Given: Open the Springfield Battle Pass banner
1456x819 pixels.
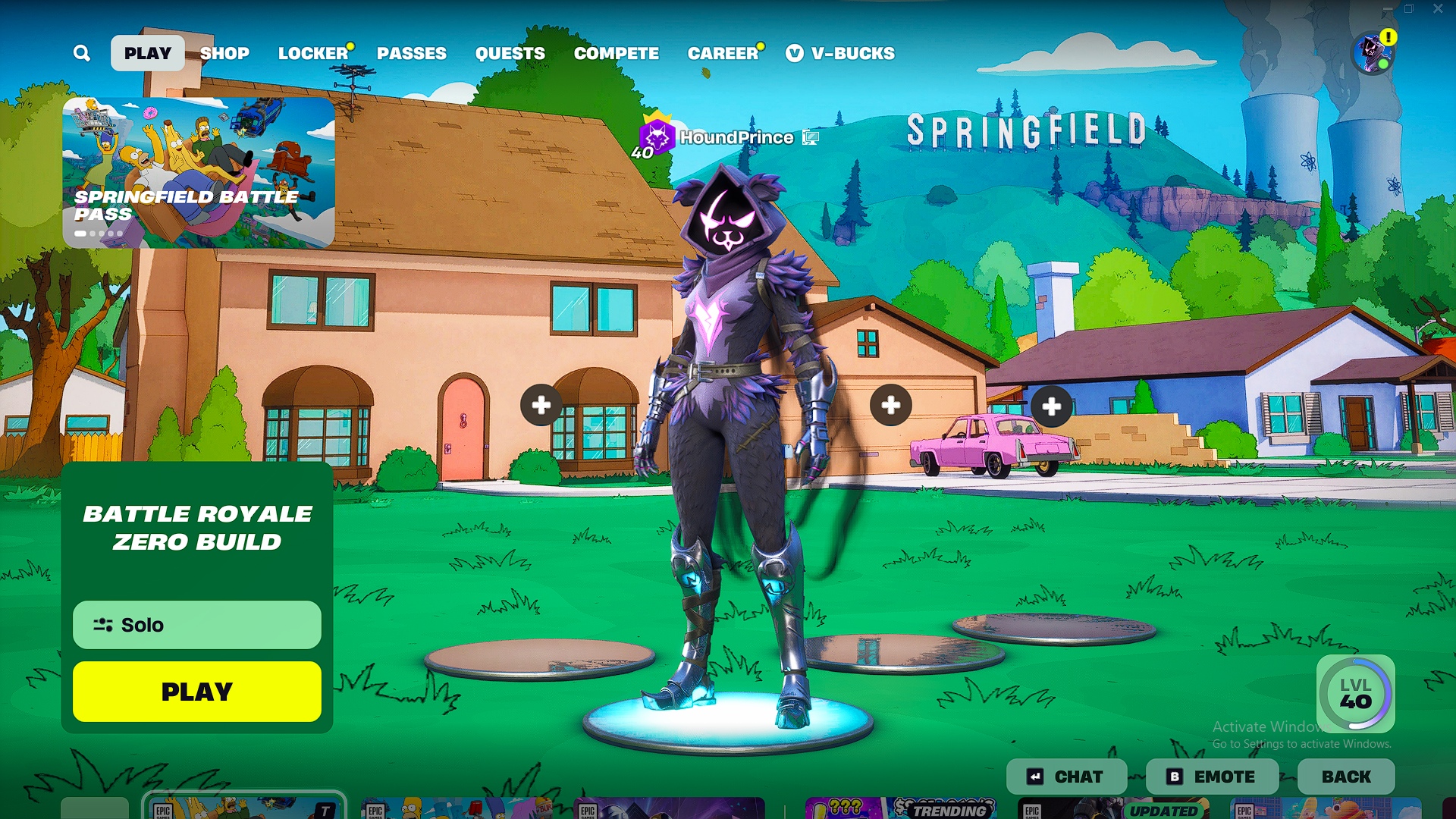Looking at the screenshot, I should (198, 172).
